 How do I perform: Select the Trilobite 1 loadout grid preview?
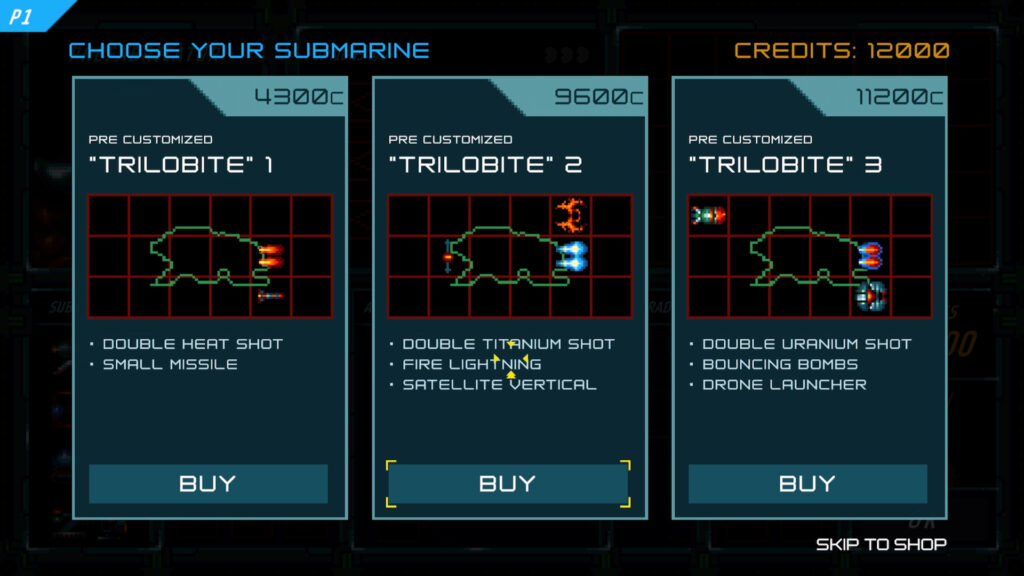(x=210, y=256)
